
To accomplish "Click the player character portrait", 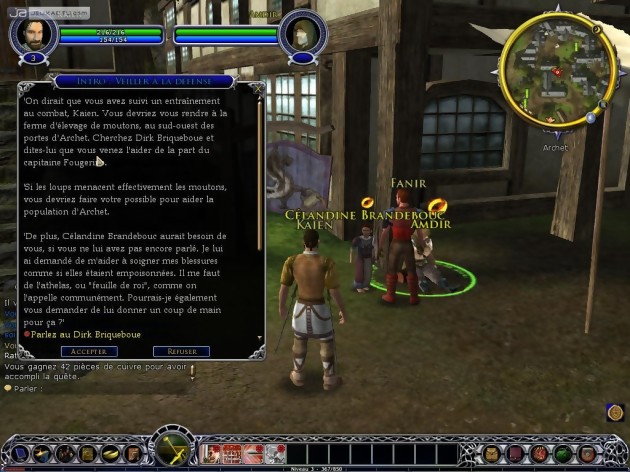I will 31,35.
